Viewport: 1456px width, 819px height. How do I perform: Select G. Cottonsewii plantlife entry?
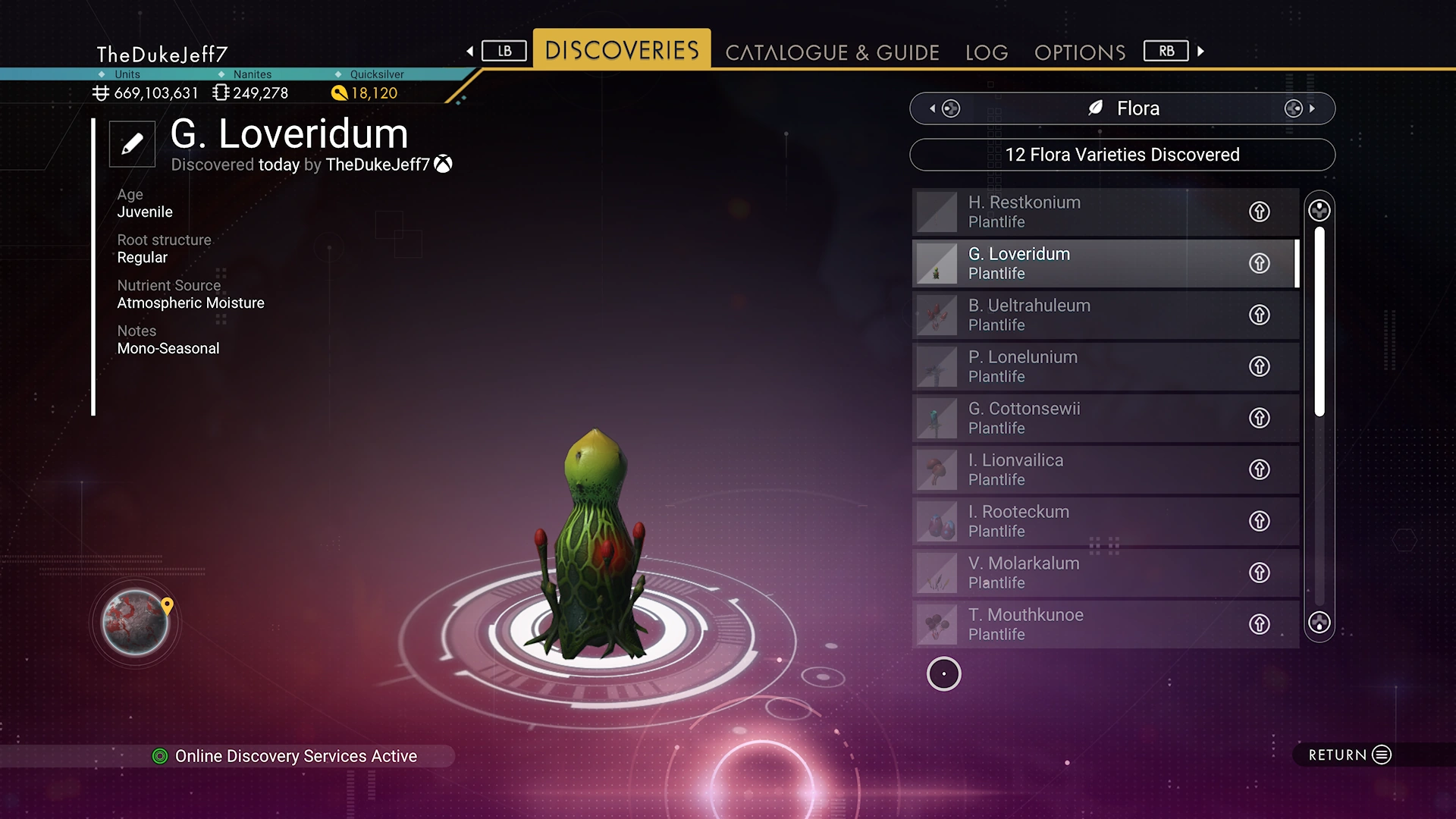click(x=1077, y=418)
